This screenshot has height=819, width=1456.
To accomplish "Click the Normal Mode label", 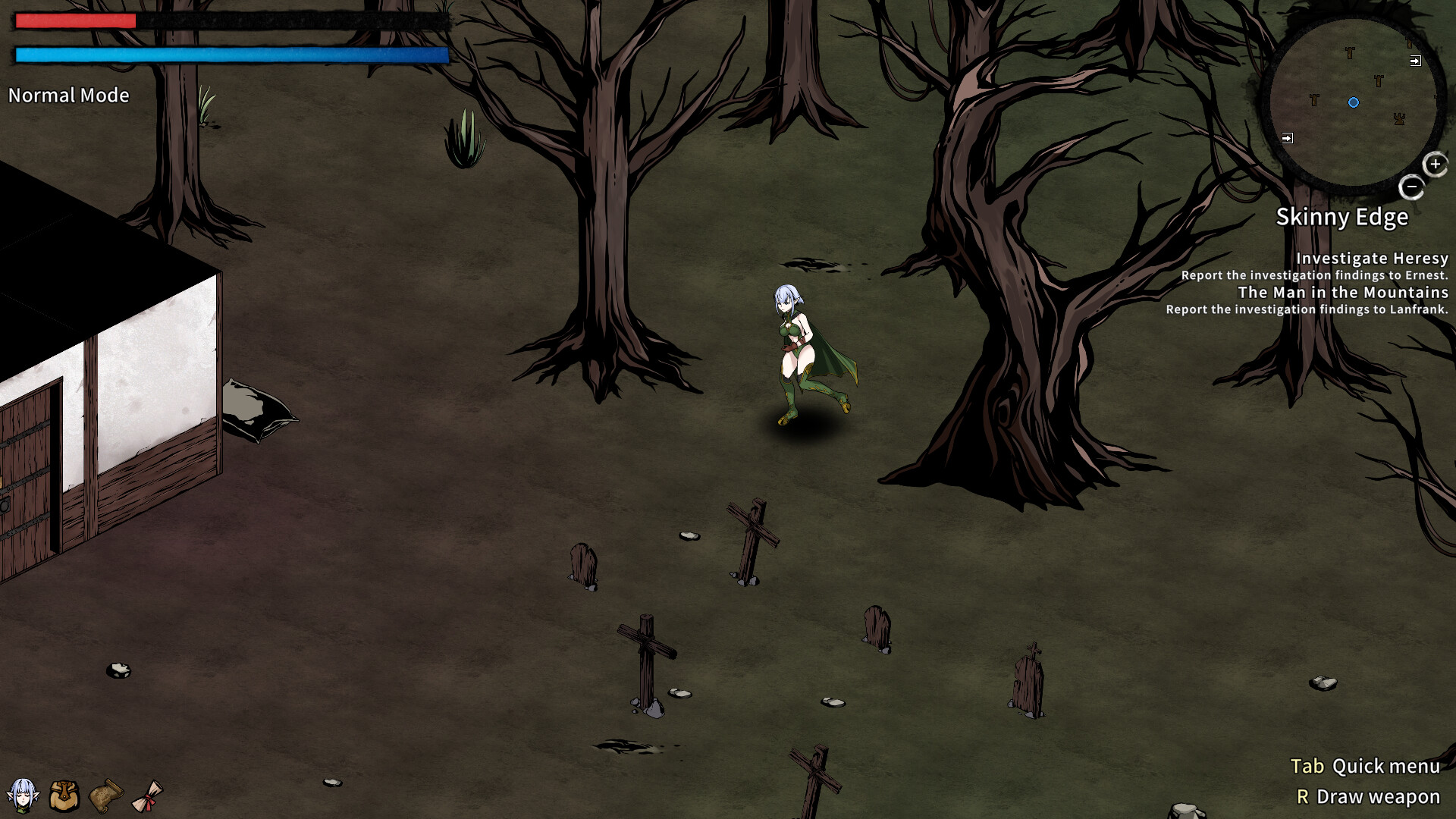I will click(68, 96).
